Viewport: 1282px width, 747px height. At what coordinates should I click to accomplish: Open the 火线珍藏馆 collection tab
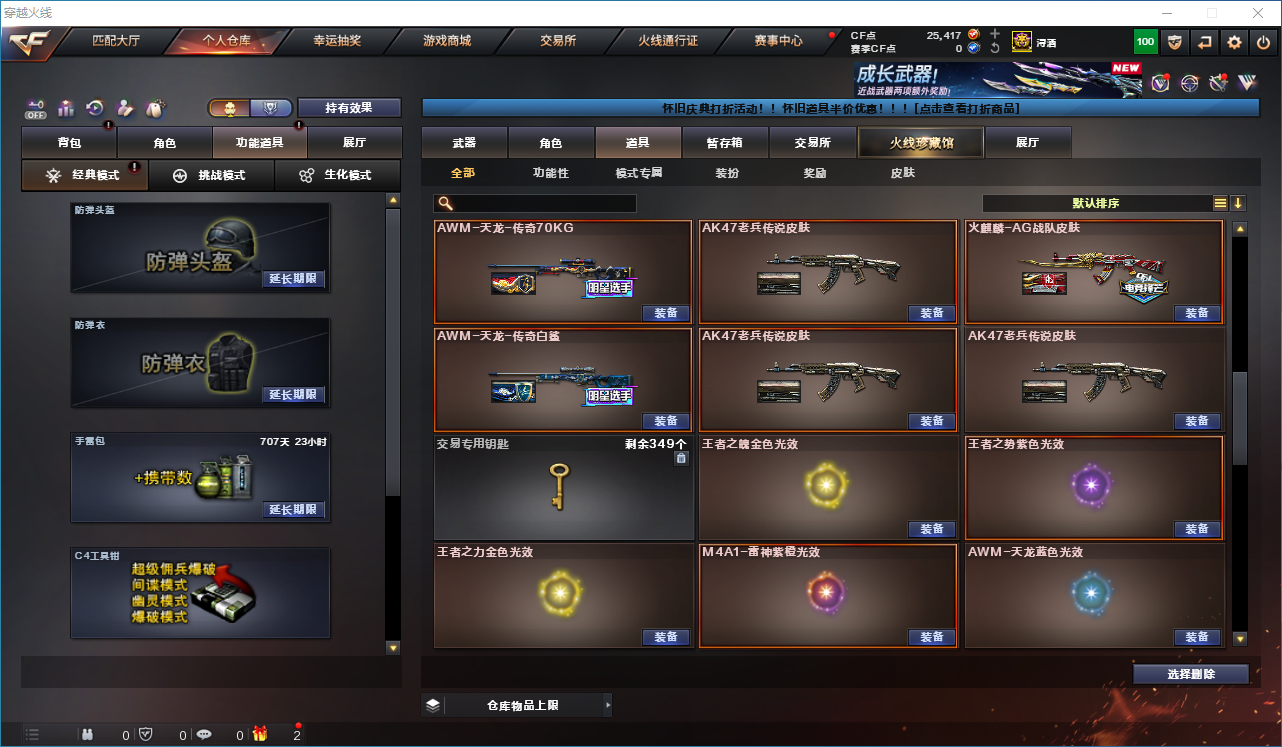pos(921,143)
